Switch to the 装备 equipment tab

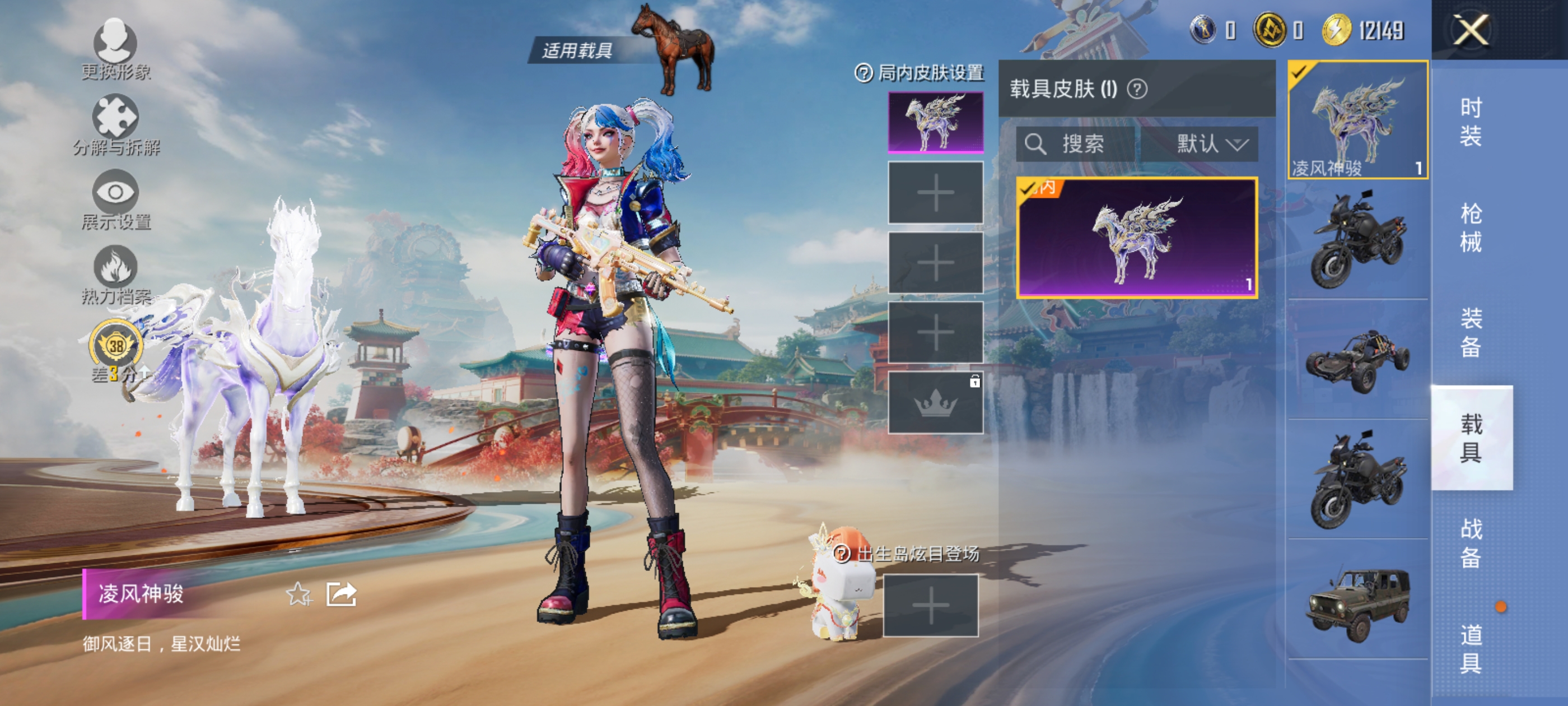1471,333
